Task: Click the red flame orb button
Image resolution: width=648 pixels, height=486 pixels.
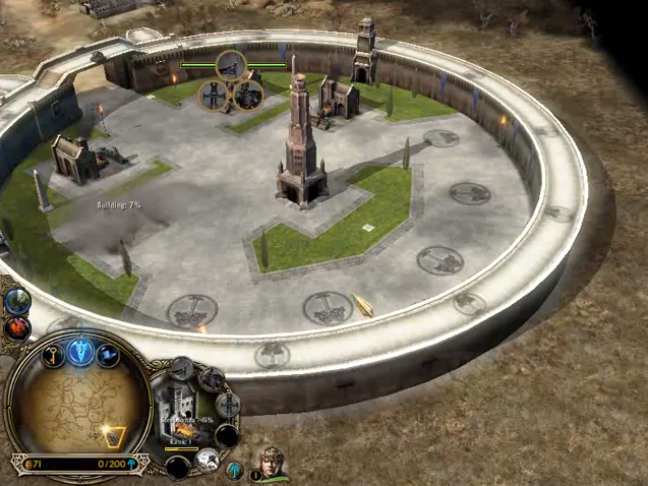Action: 17,327
